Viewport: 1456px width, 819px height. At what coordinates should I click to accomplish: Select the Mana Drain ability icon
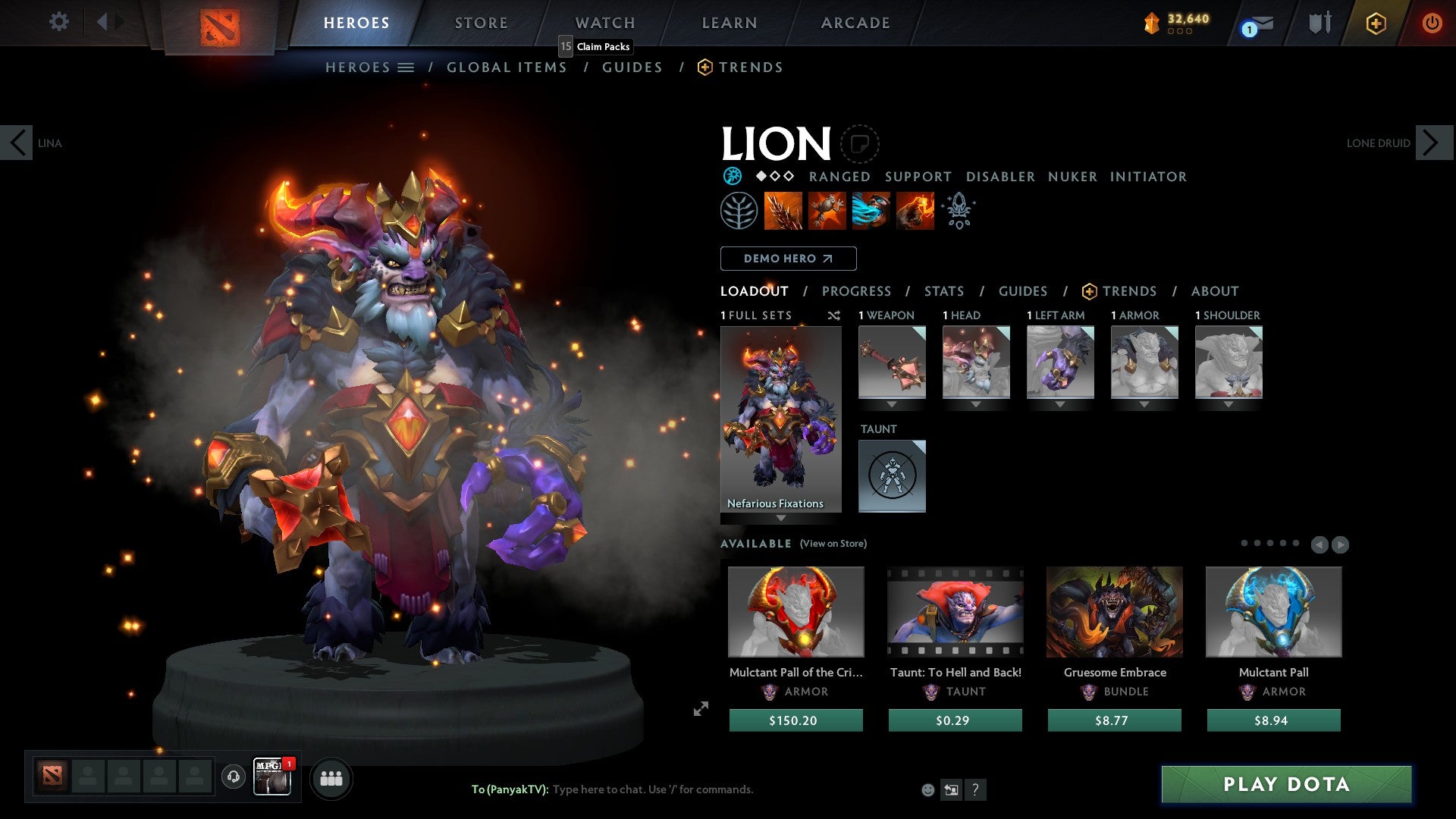point(870,211)
